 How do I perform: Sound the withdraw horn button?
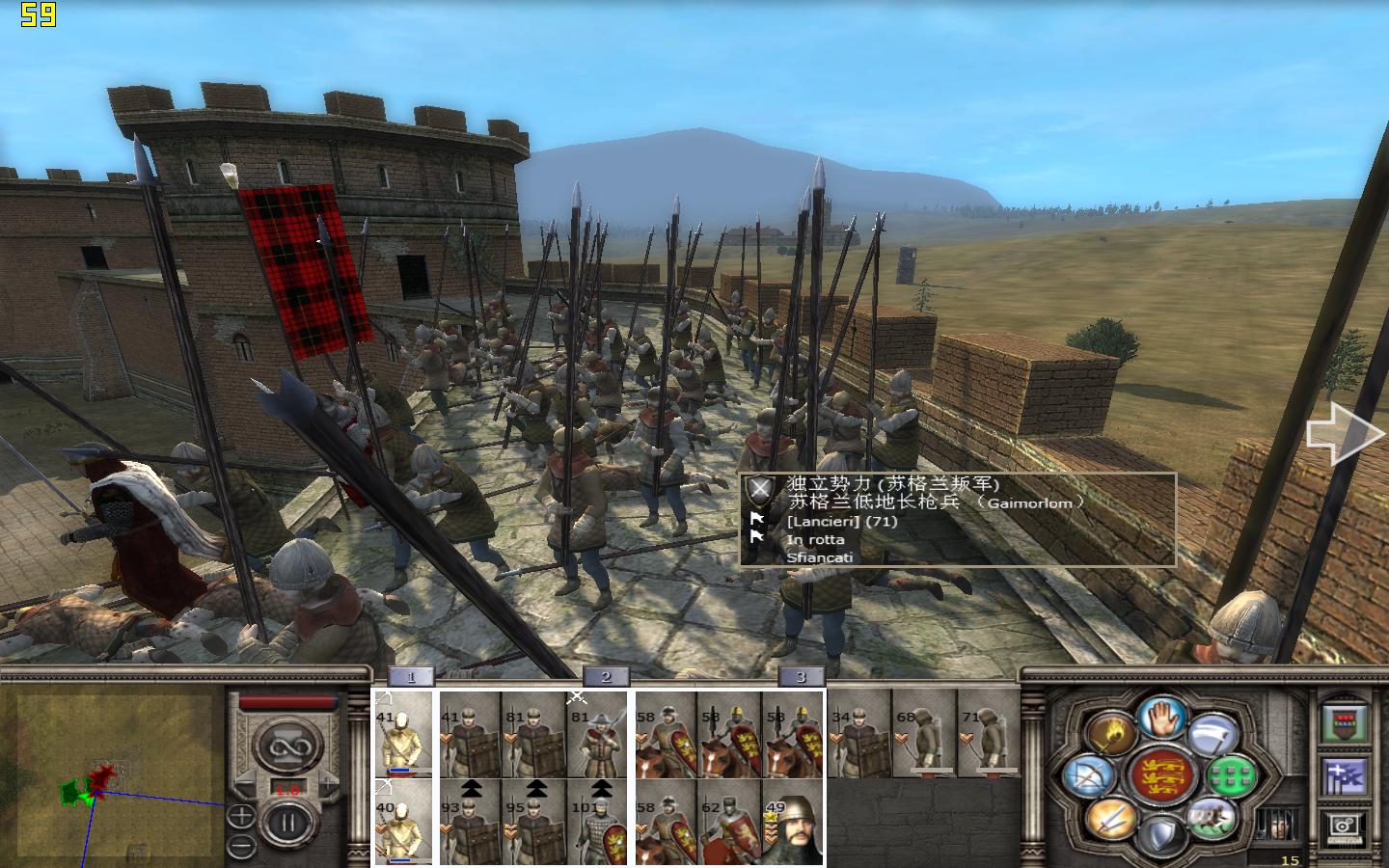[x=1212, y=734]
